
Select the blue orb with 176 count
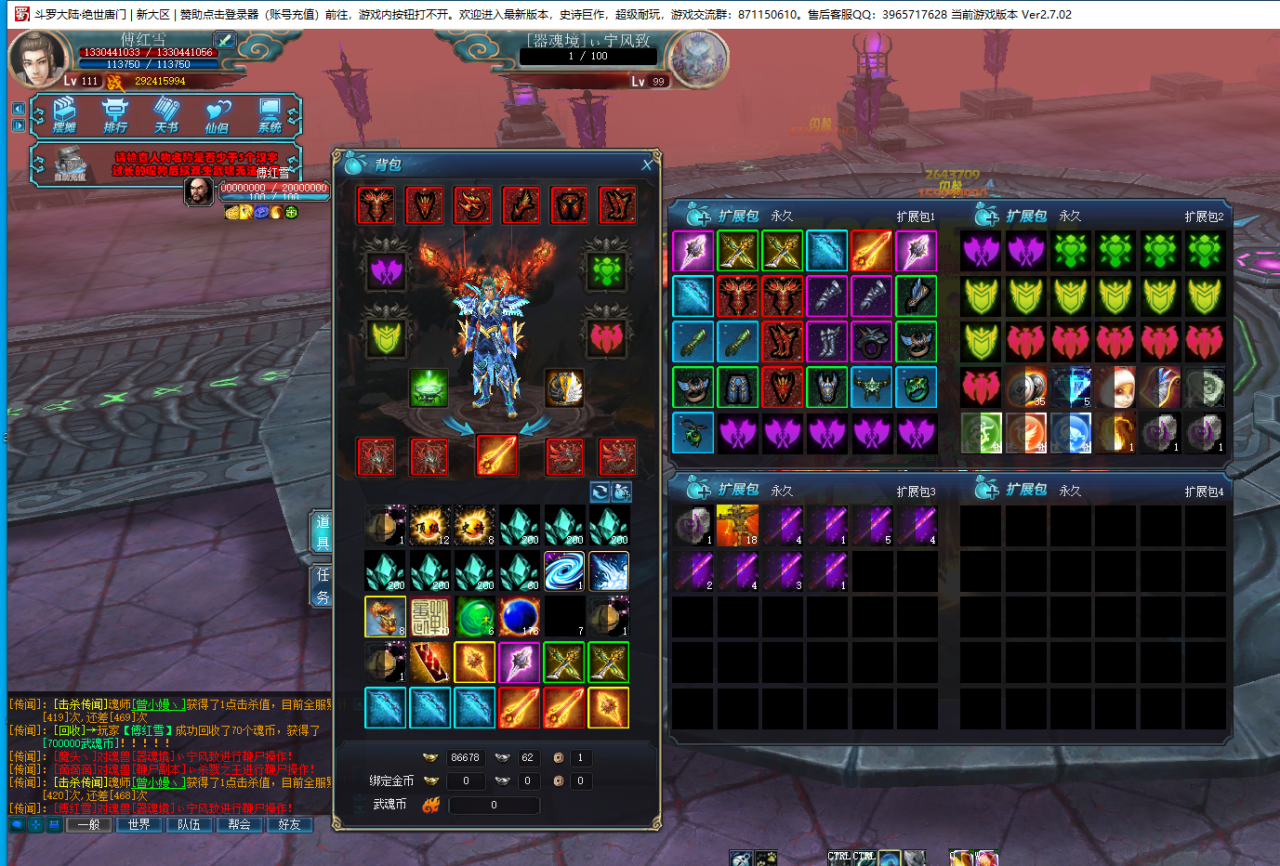(520, 617)
